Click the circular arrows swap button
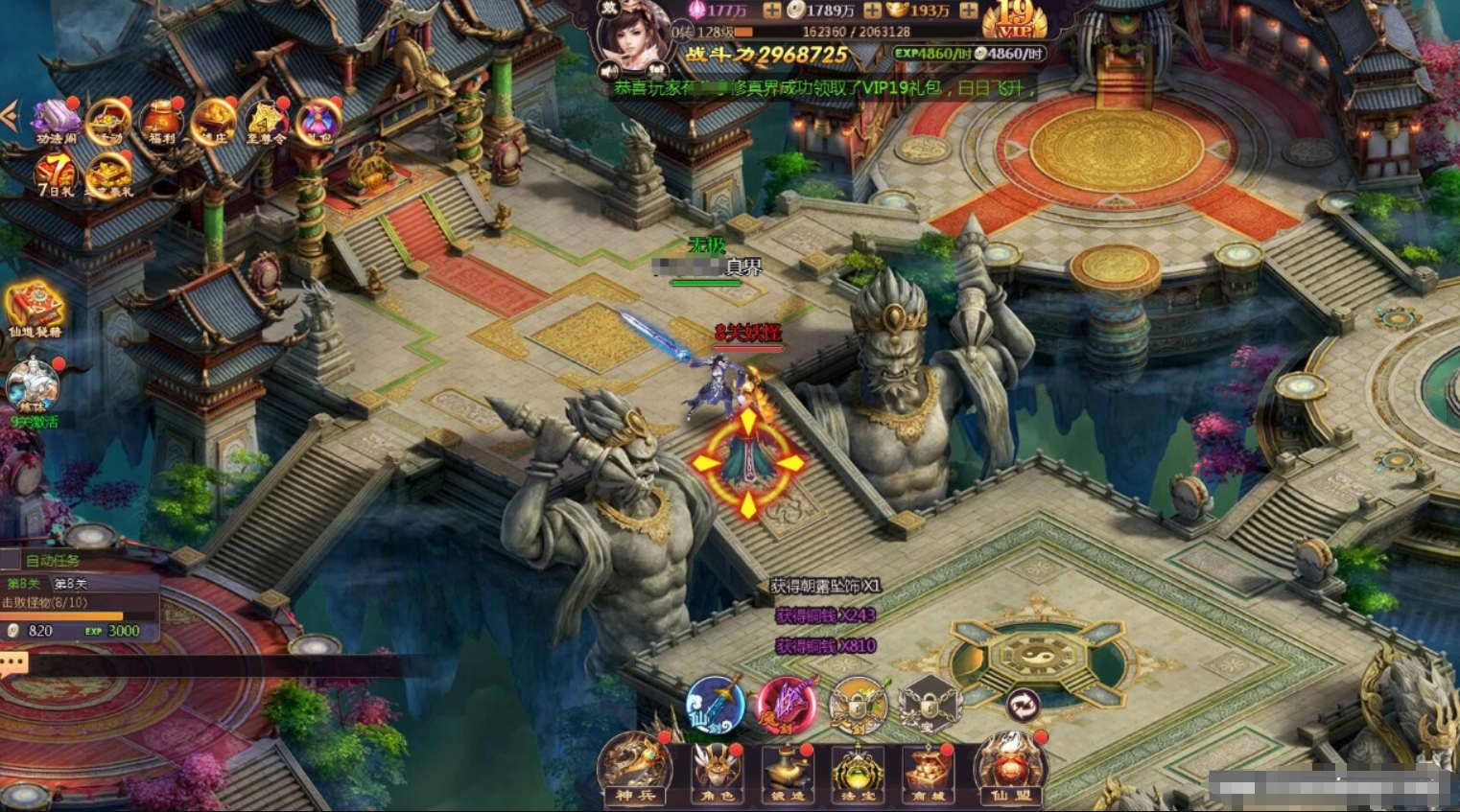Viewport: 1460px width, 812px height. [x=1023, y=706]
